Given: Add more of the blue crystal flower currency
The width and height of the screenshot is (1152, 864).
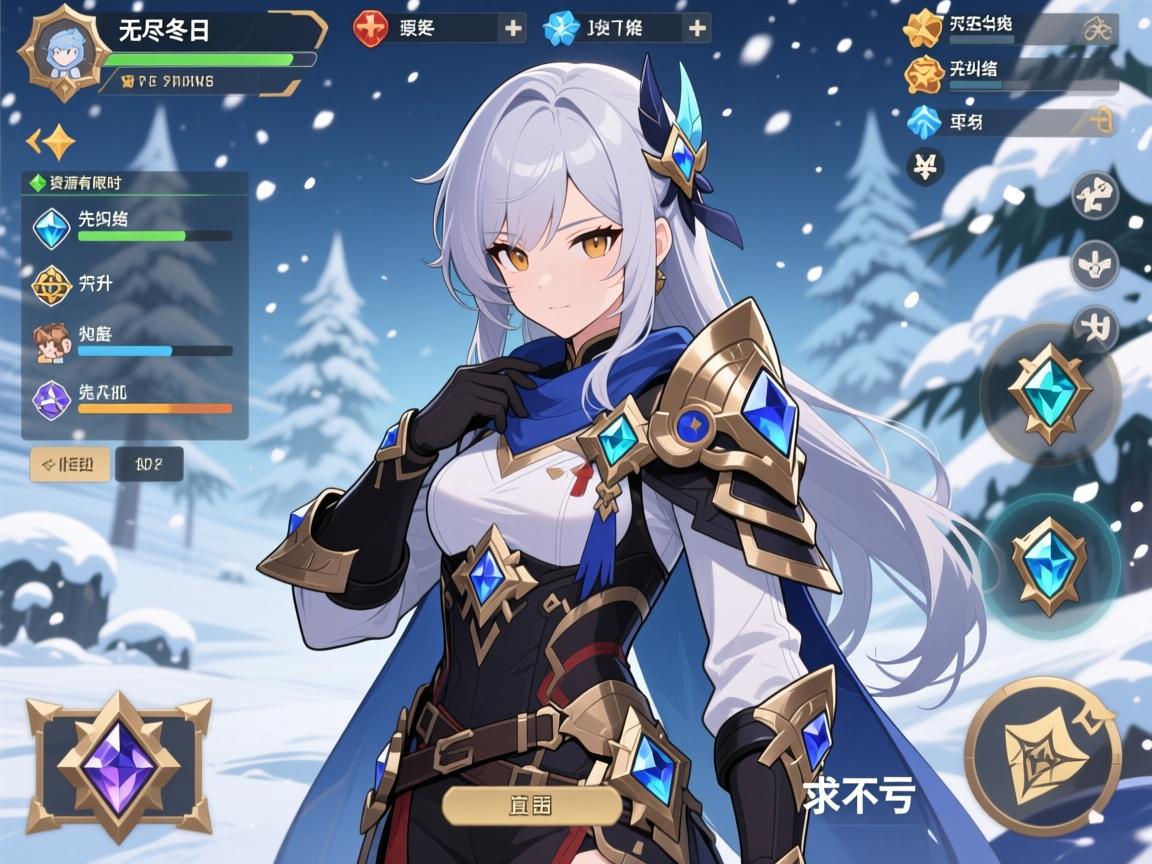Looking at the screenshot, I should pos(697,28).
